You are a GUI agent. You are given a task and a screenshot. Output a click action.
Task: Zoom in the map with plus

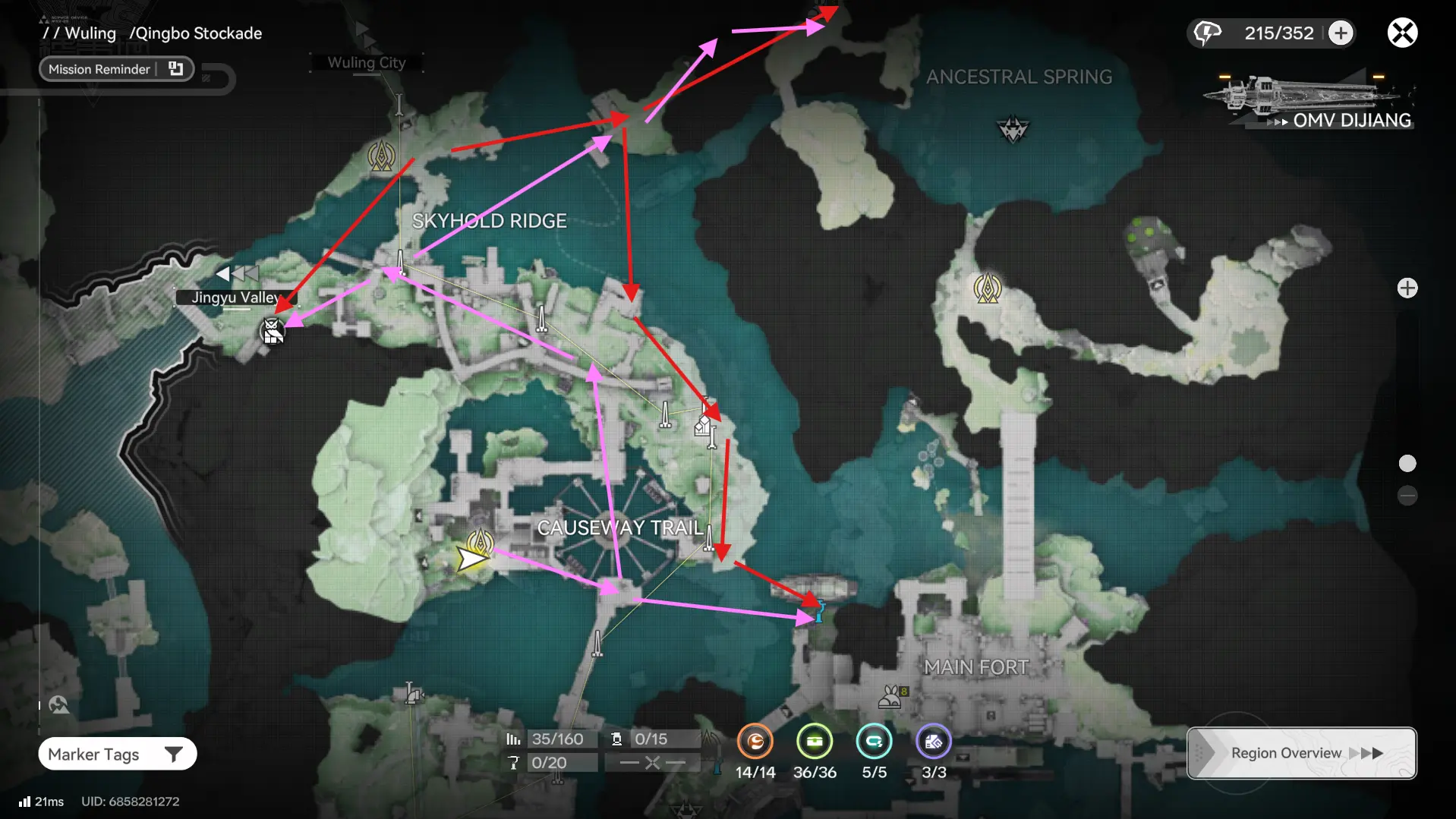coord(1407,288)
